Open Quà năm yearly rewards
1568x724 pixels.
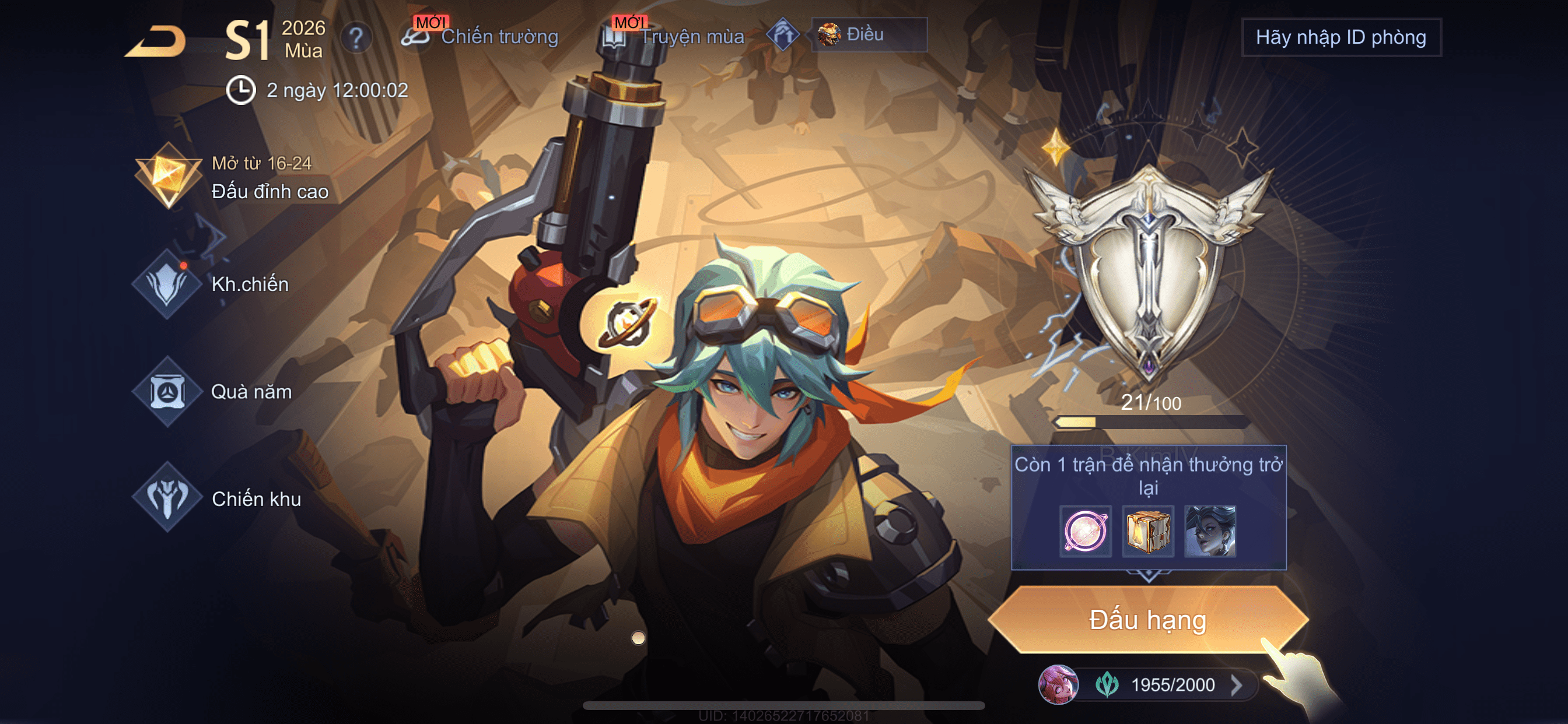[212, 391]
